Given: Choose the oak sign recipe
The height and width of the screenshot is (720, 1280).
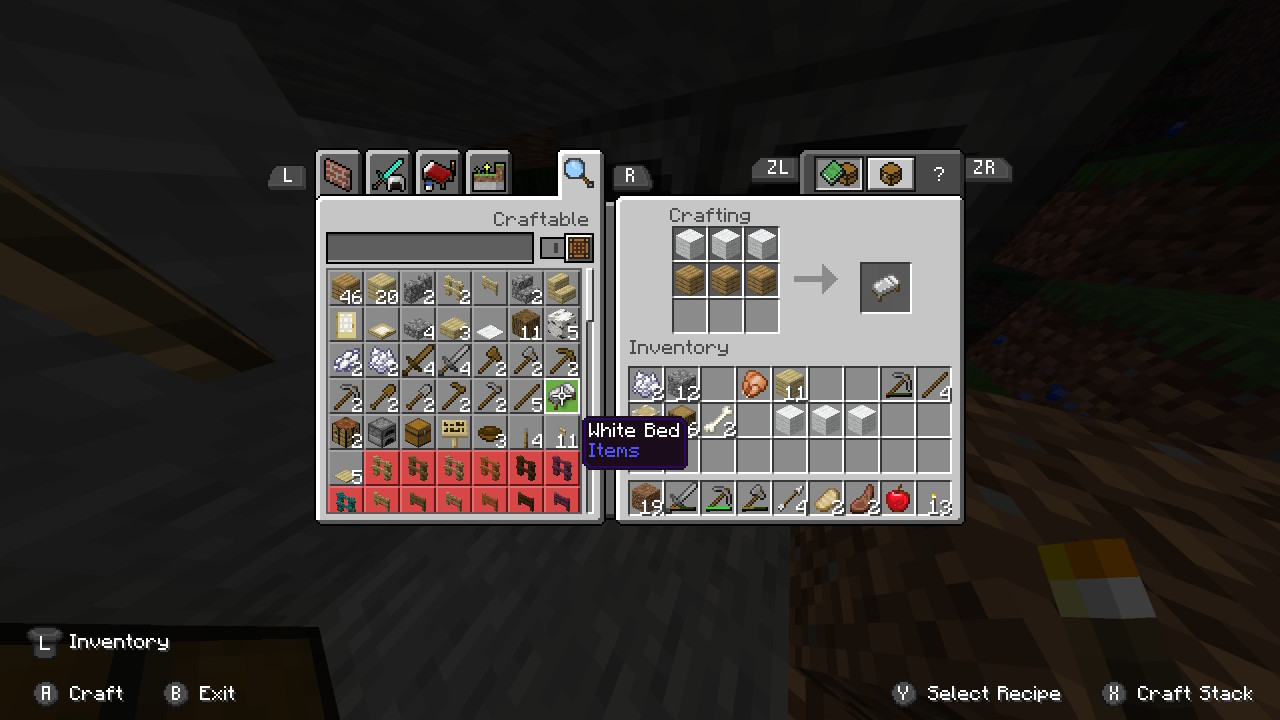Looking at the screenshot, I should pos(454,433).
